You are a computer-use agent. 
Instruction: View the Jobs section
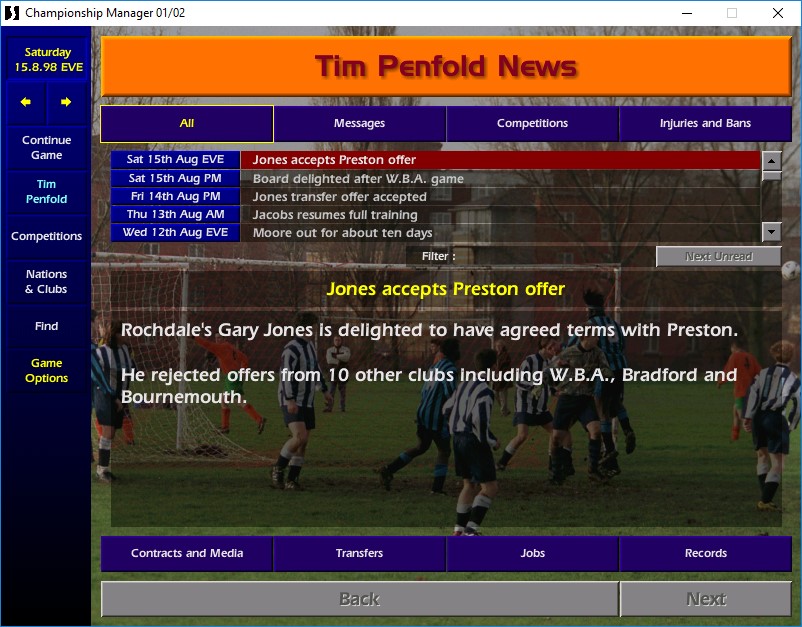[532, 553]
